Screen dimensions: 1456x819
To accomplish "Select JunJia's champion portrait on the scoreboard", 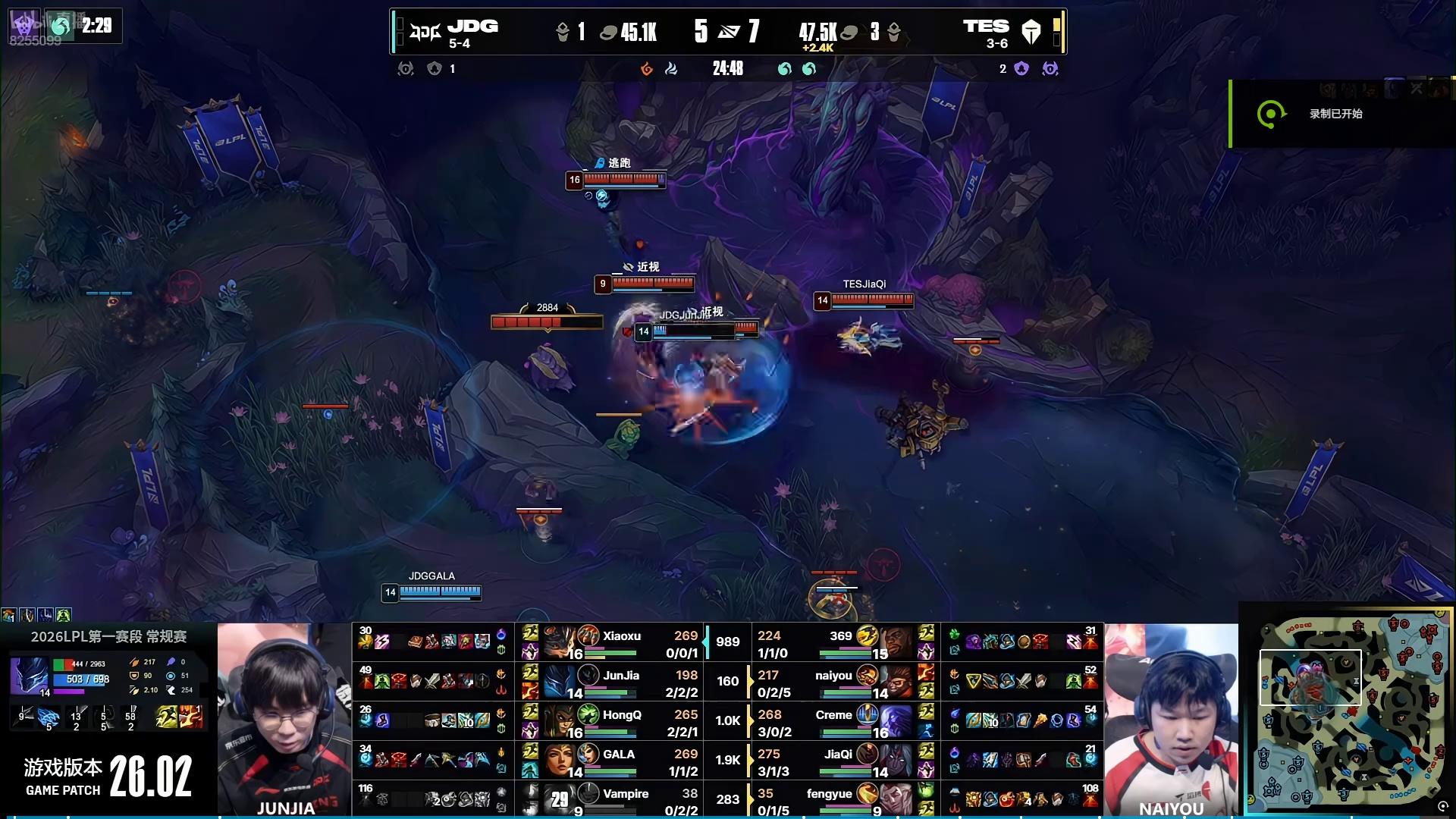I will click(x=561, y=681).
